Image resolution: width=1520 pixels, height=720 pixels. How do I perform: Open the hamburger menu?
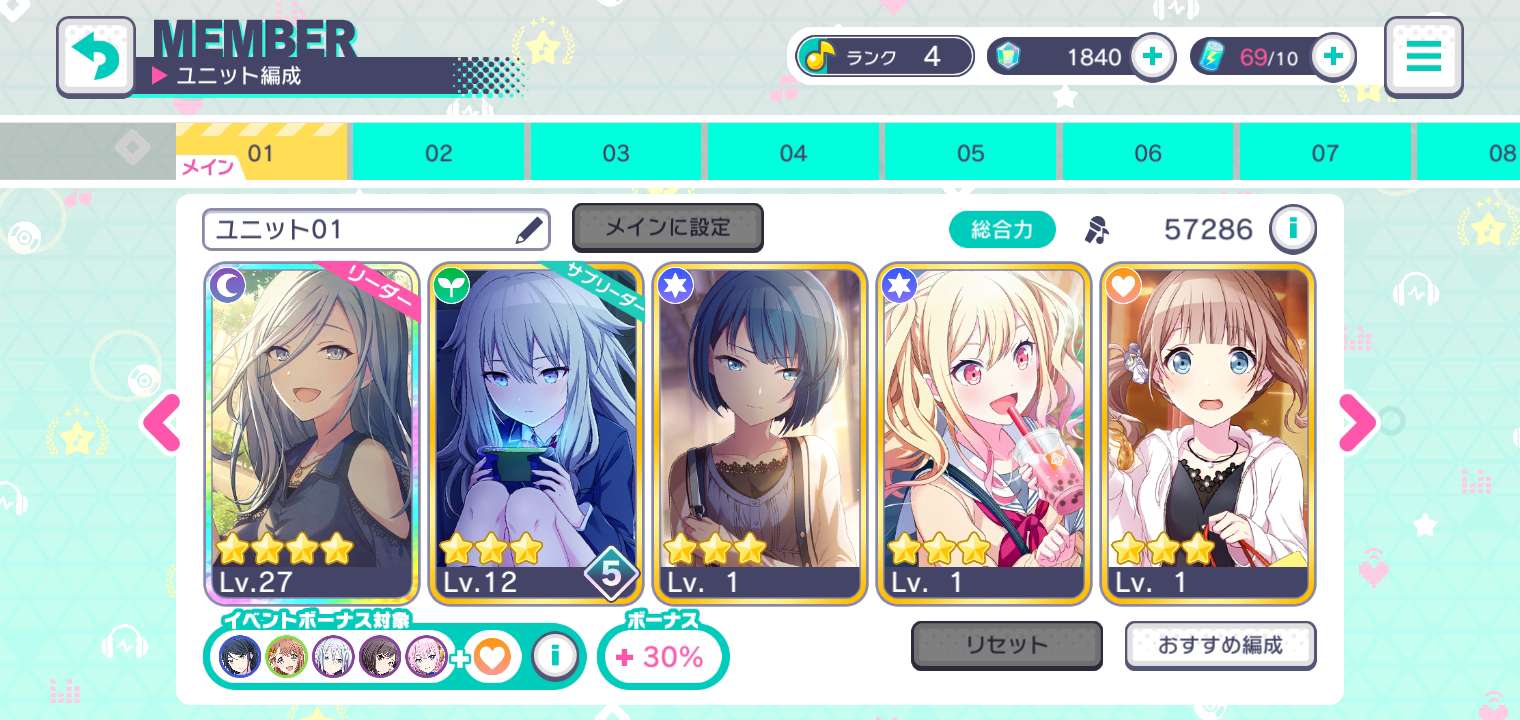(1423, 57)
